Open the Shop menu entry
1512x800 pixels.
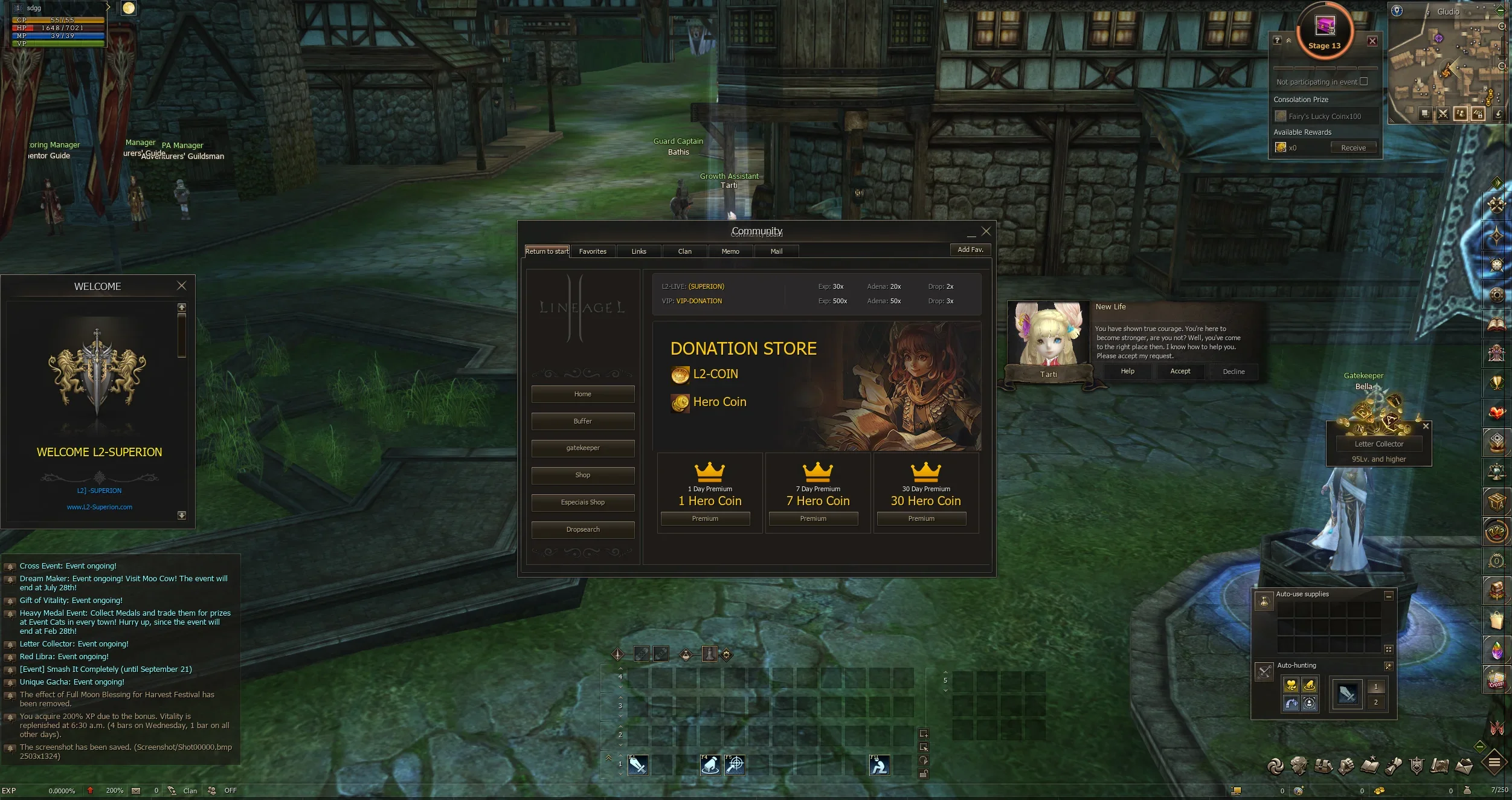click(x=583, y=475)
